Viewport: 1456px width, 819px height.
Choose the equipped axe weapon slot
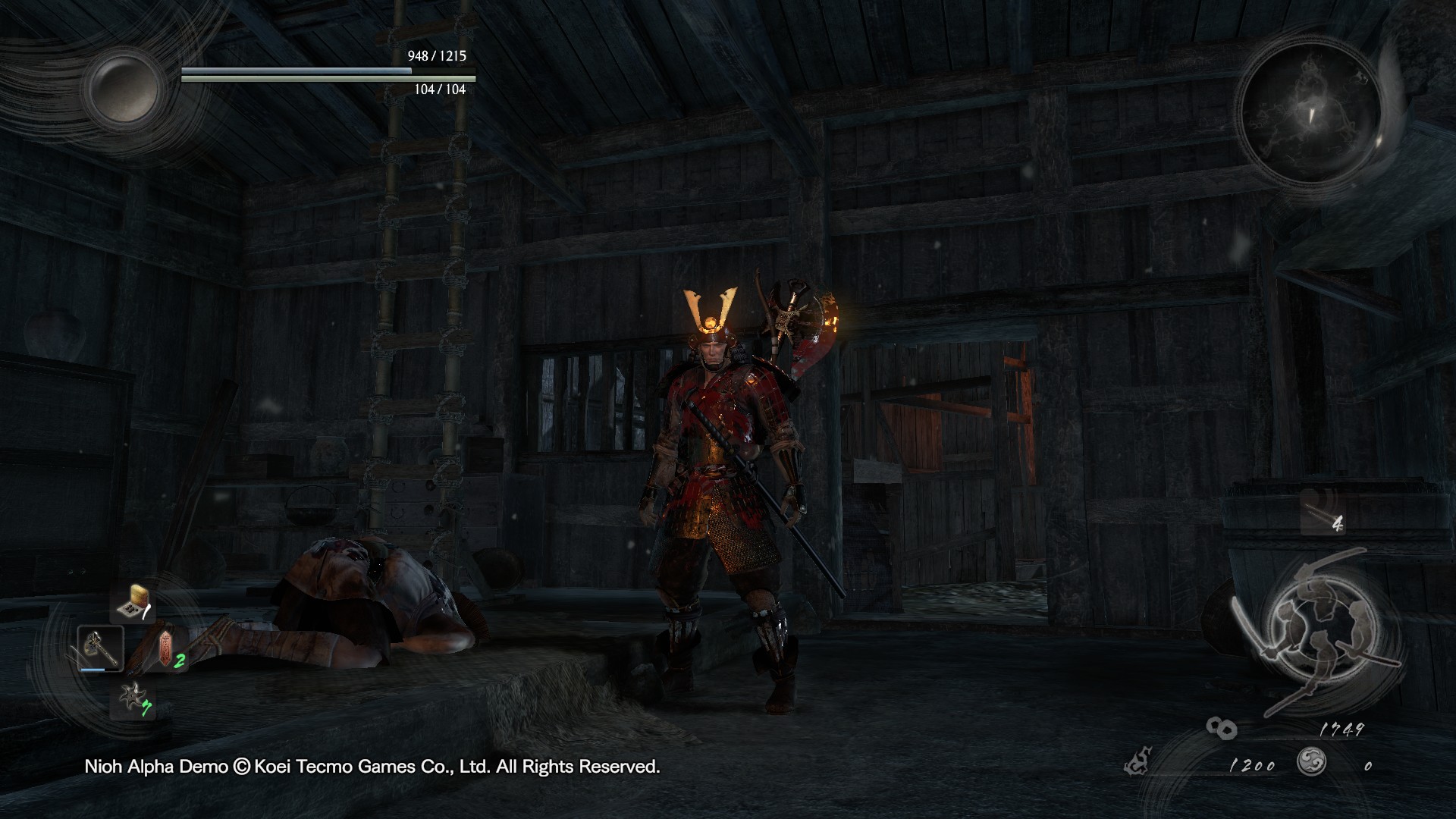click(100, 648)
